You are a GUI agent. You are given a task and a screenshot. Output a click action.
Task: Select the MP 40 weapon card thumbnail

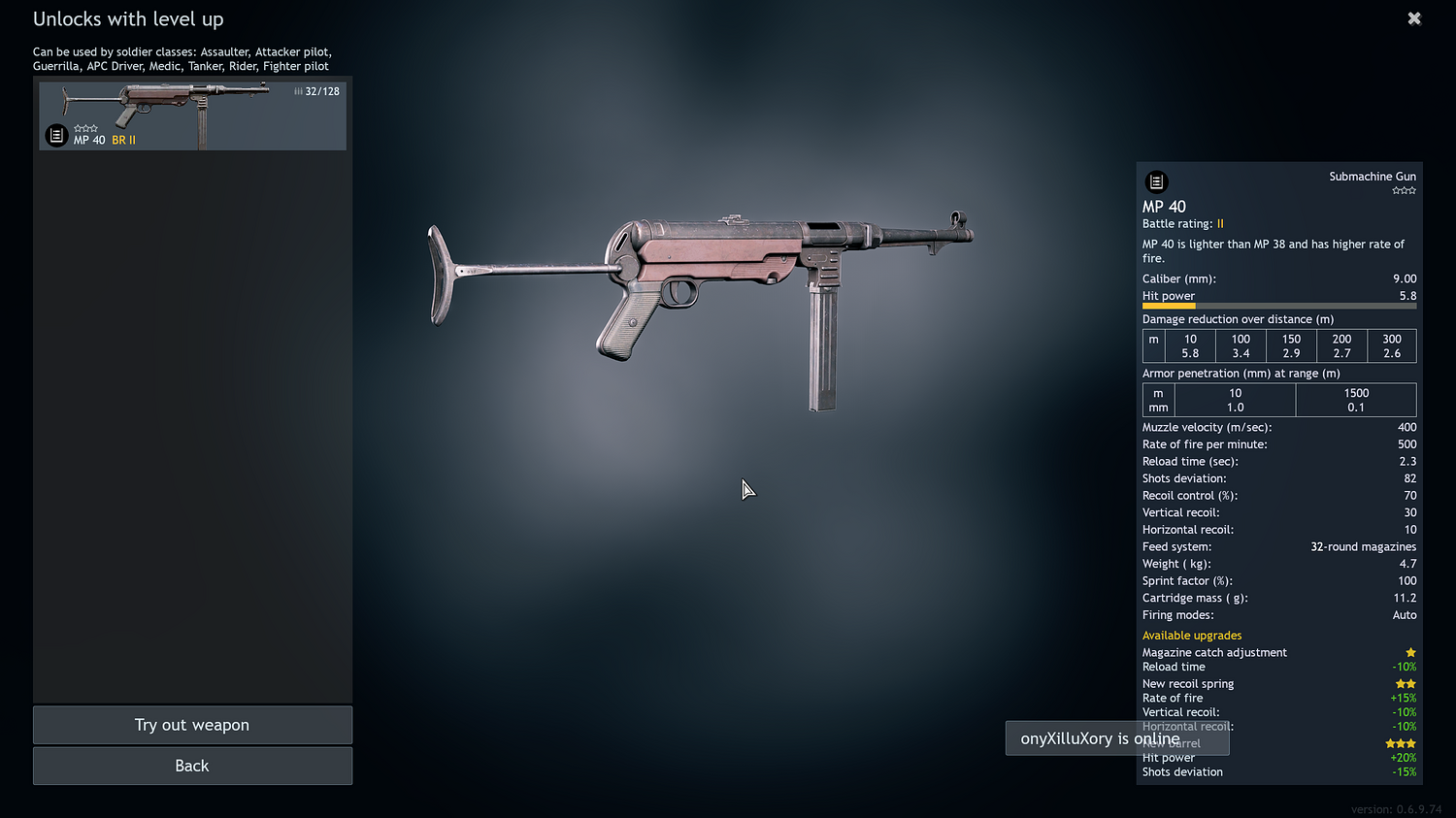tap(192, 115)
